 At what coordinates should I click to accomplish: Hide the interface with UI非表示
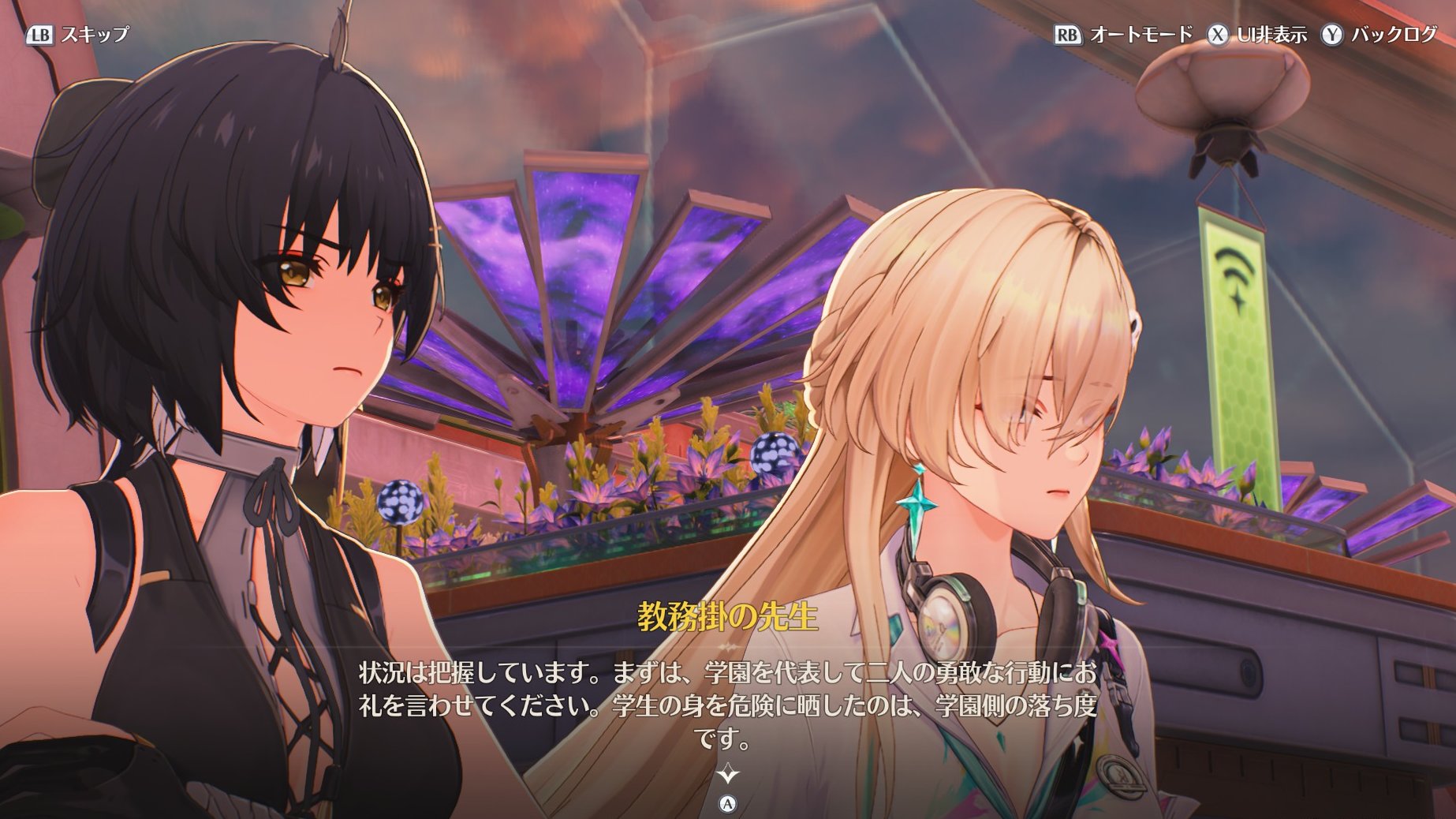(1271, 35)
